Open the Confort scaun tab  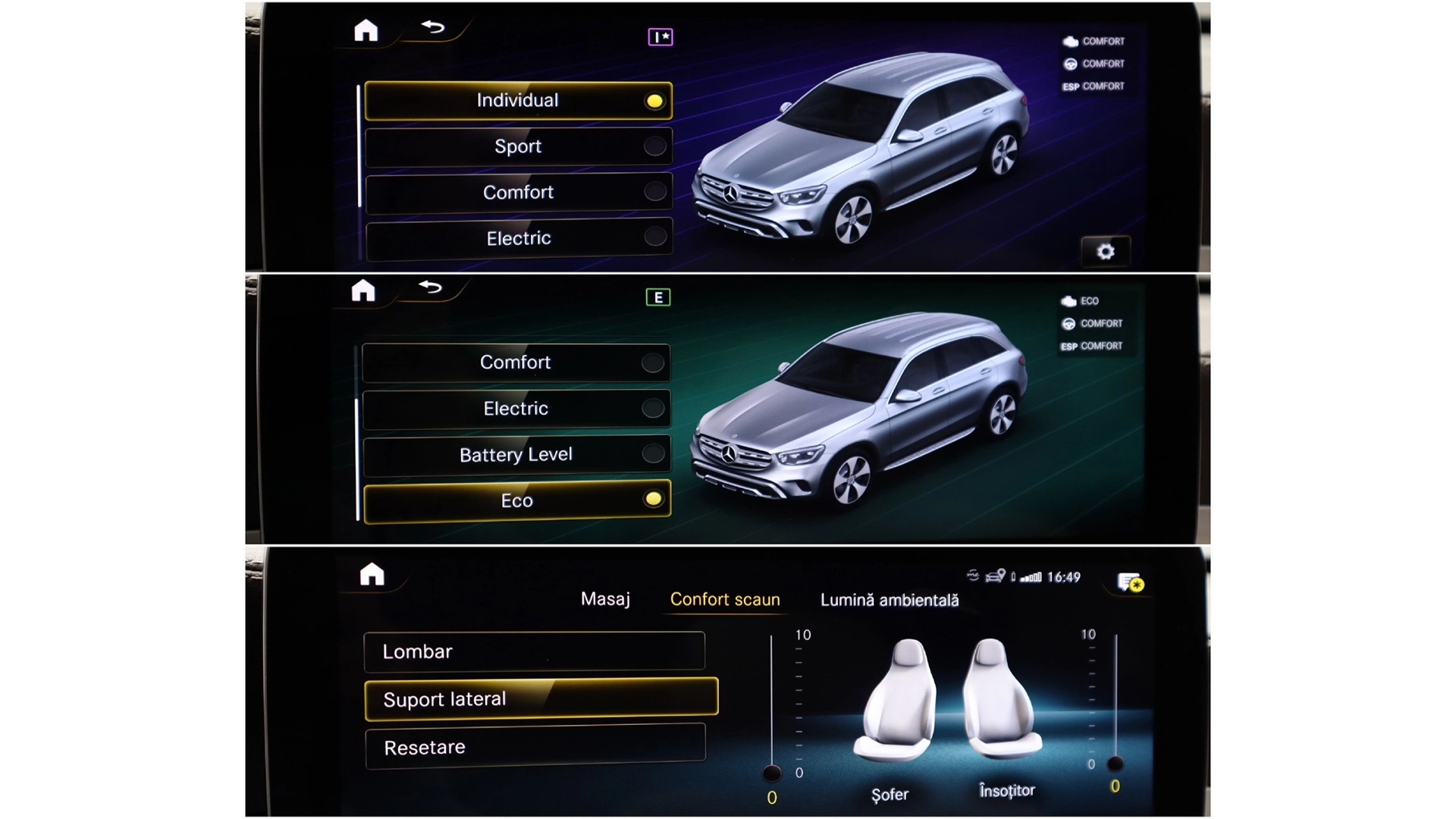tap(724, 599)
